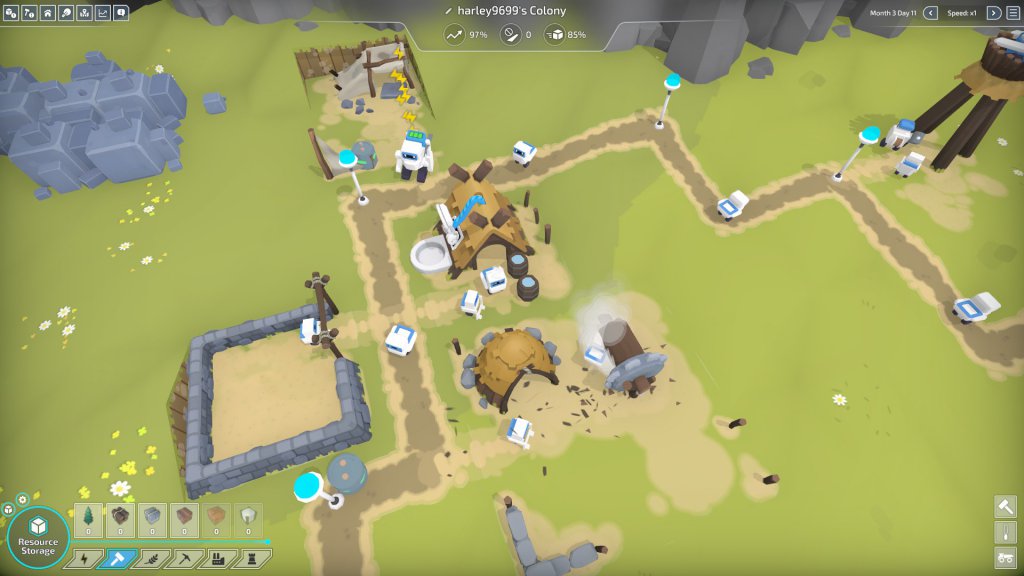Open the Resource Storage building category

pos(38,535)
